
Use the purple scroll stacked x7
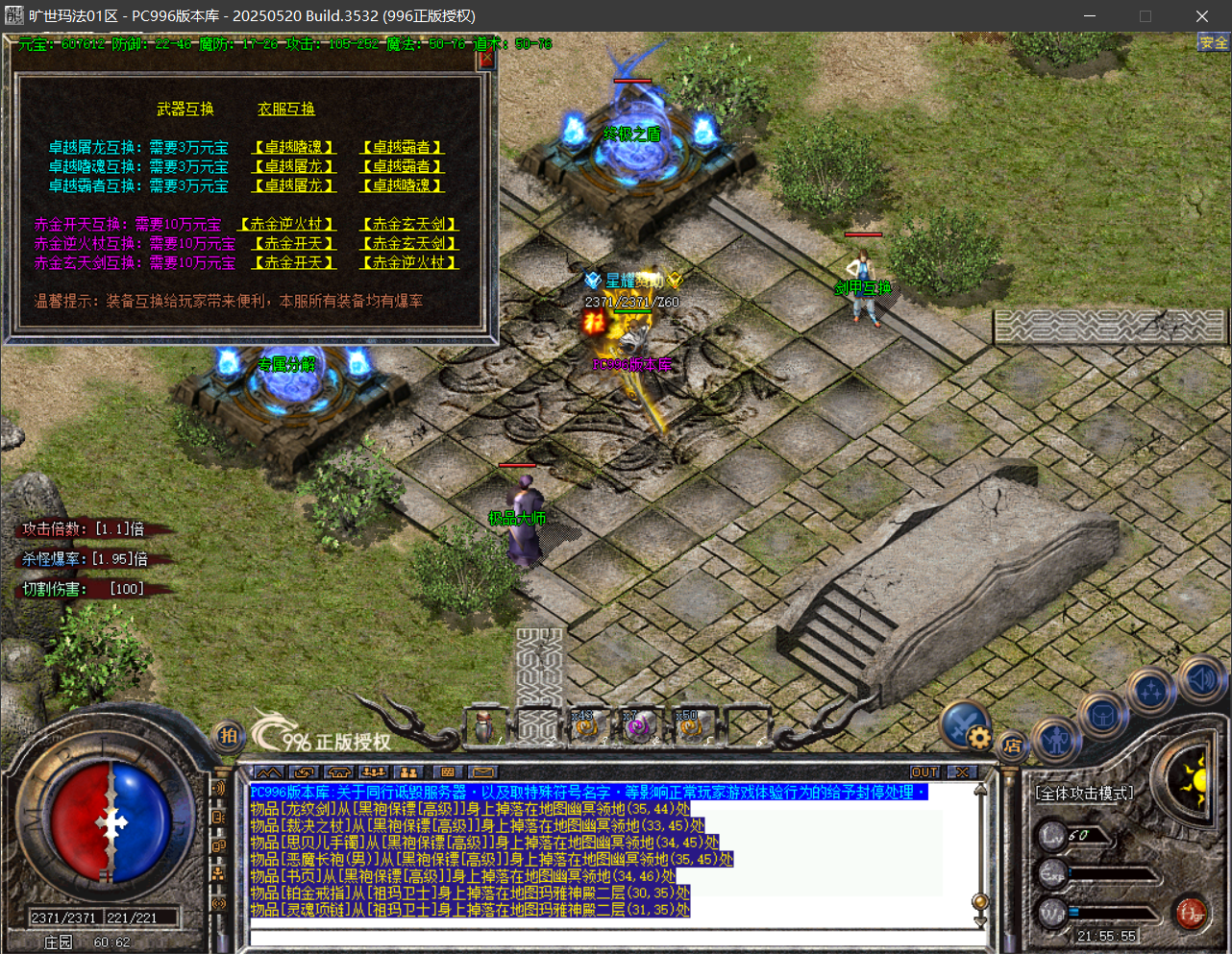[x=636, y=727]
